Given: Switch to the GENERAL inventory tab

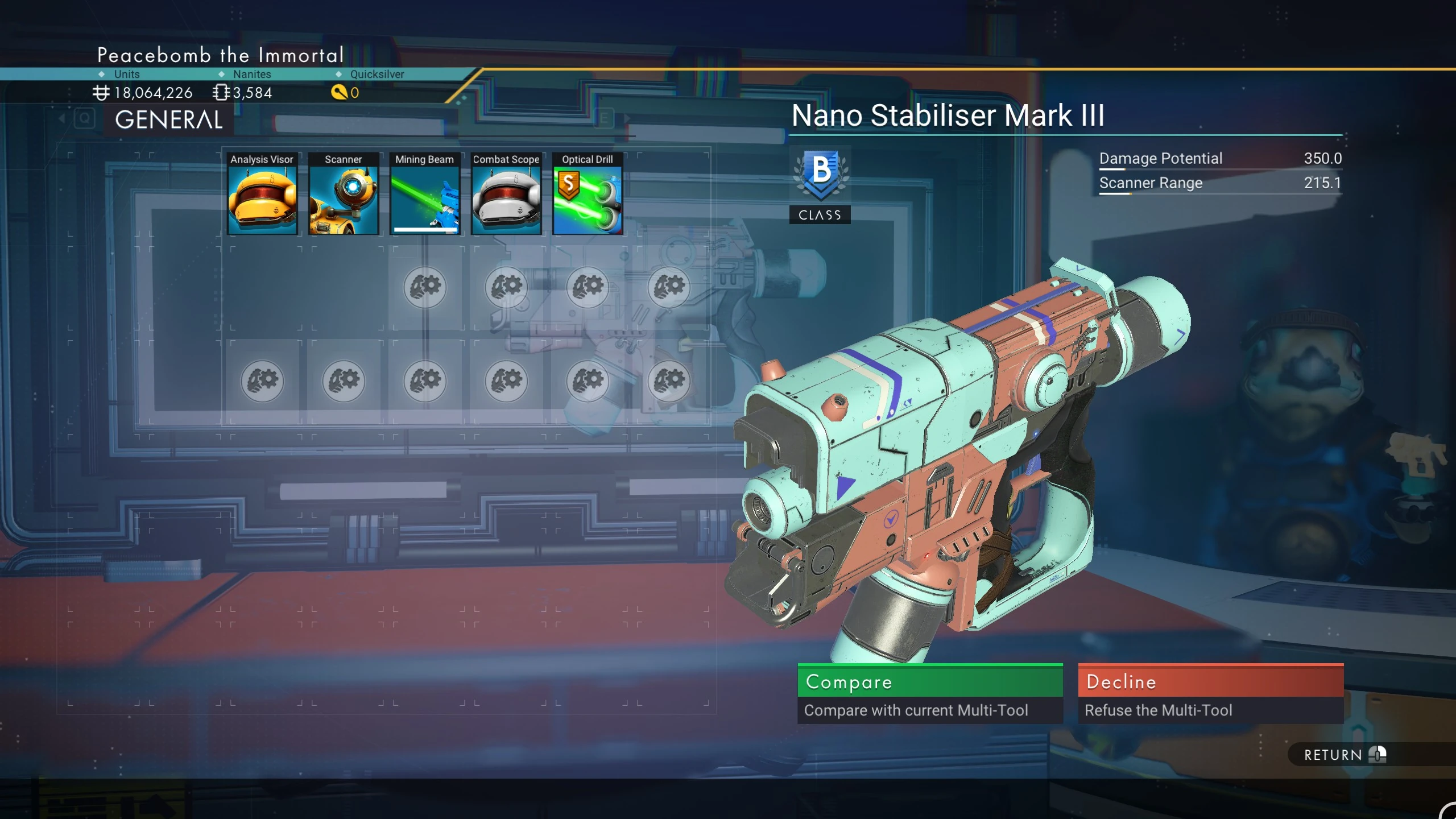Looking at the screenshot, I should click(169, 119).
